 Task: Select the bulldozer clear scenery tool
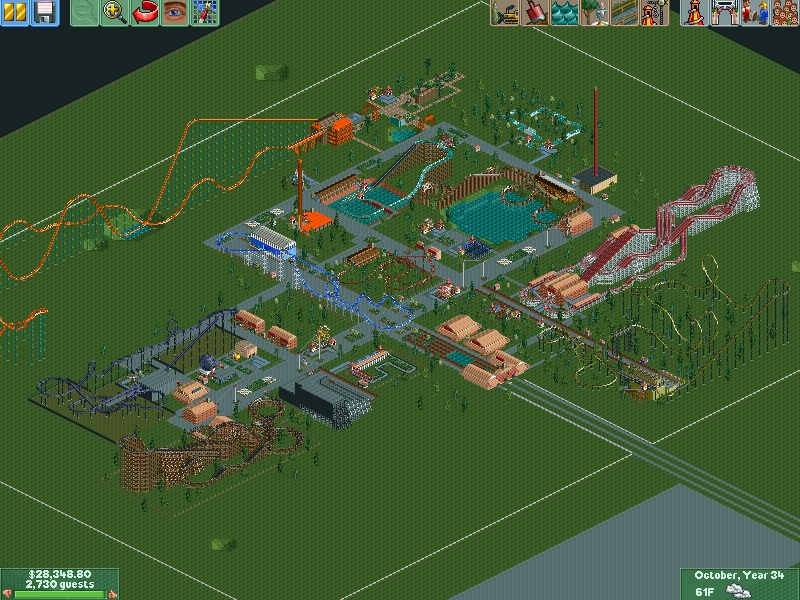click(x=506, y=13)
